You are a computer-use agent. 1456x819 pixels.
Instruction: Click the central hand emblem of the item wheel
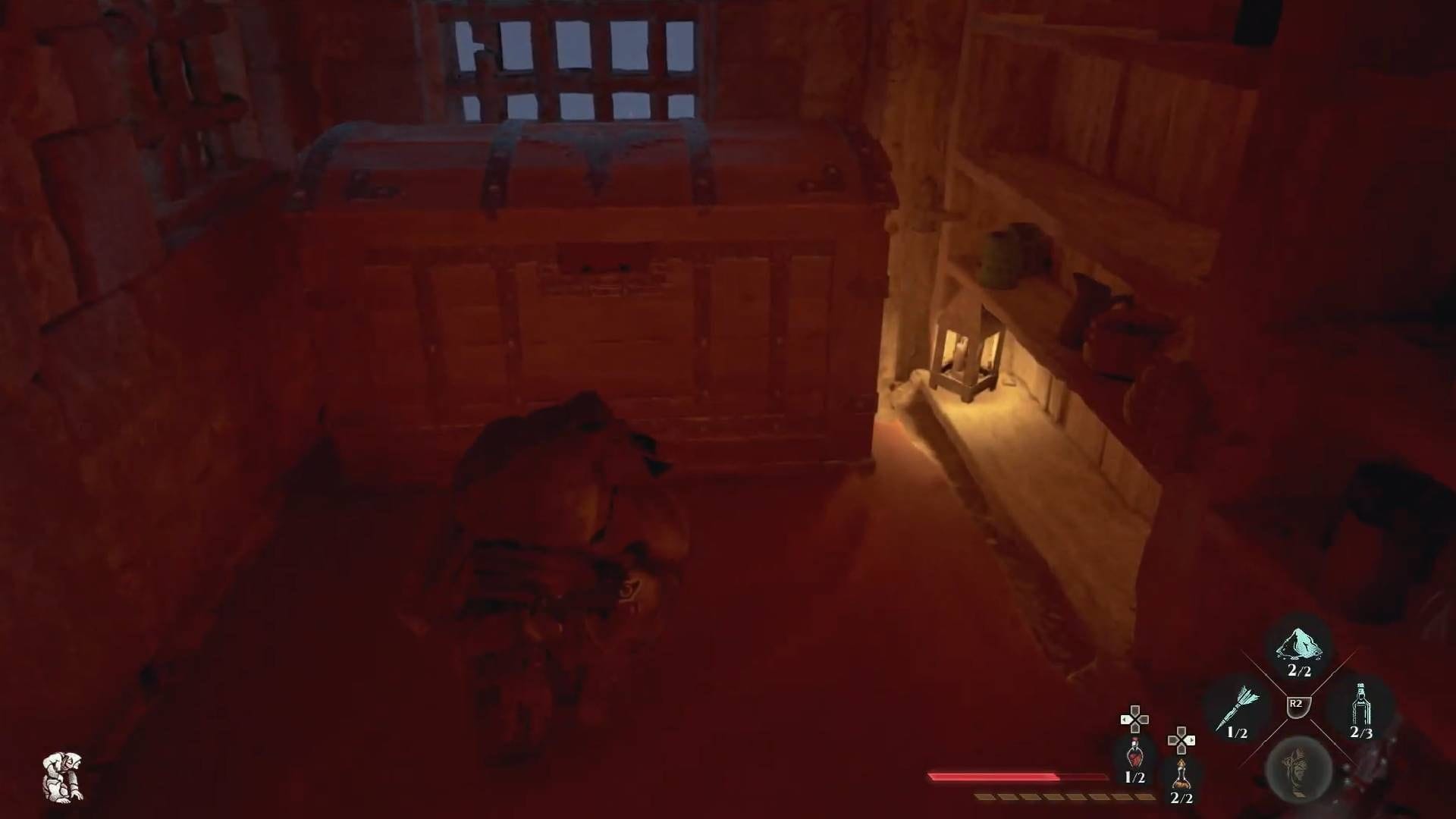click(x=1298, y=771)
